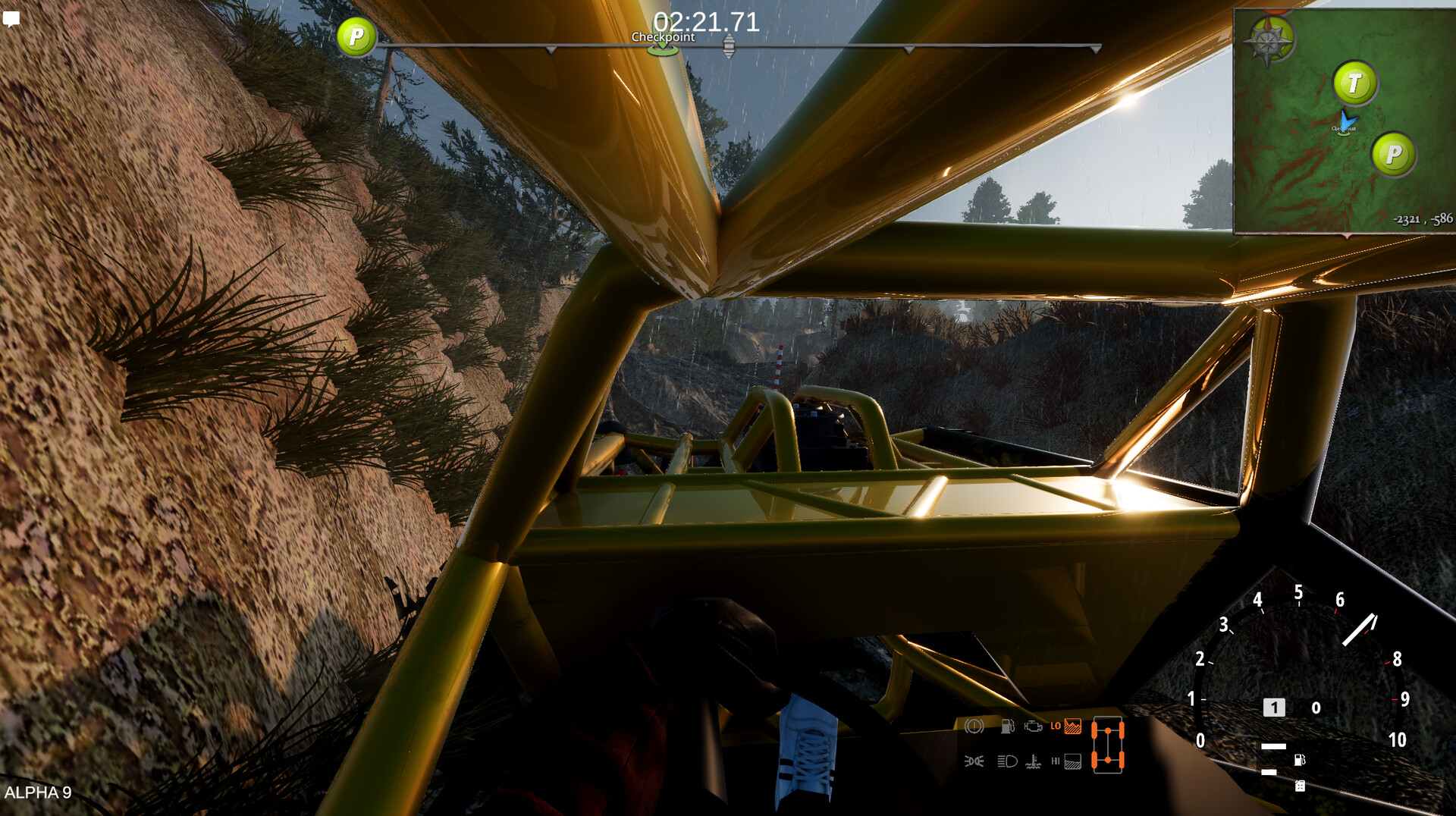Select the fuel pump icon on the dash display
The width and height of the screenshot is (1456, 816).
[x=1008, y=726]
